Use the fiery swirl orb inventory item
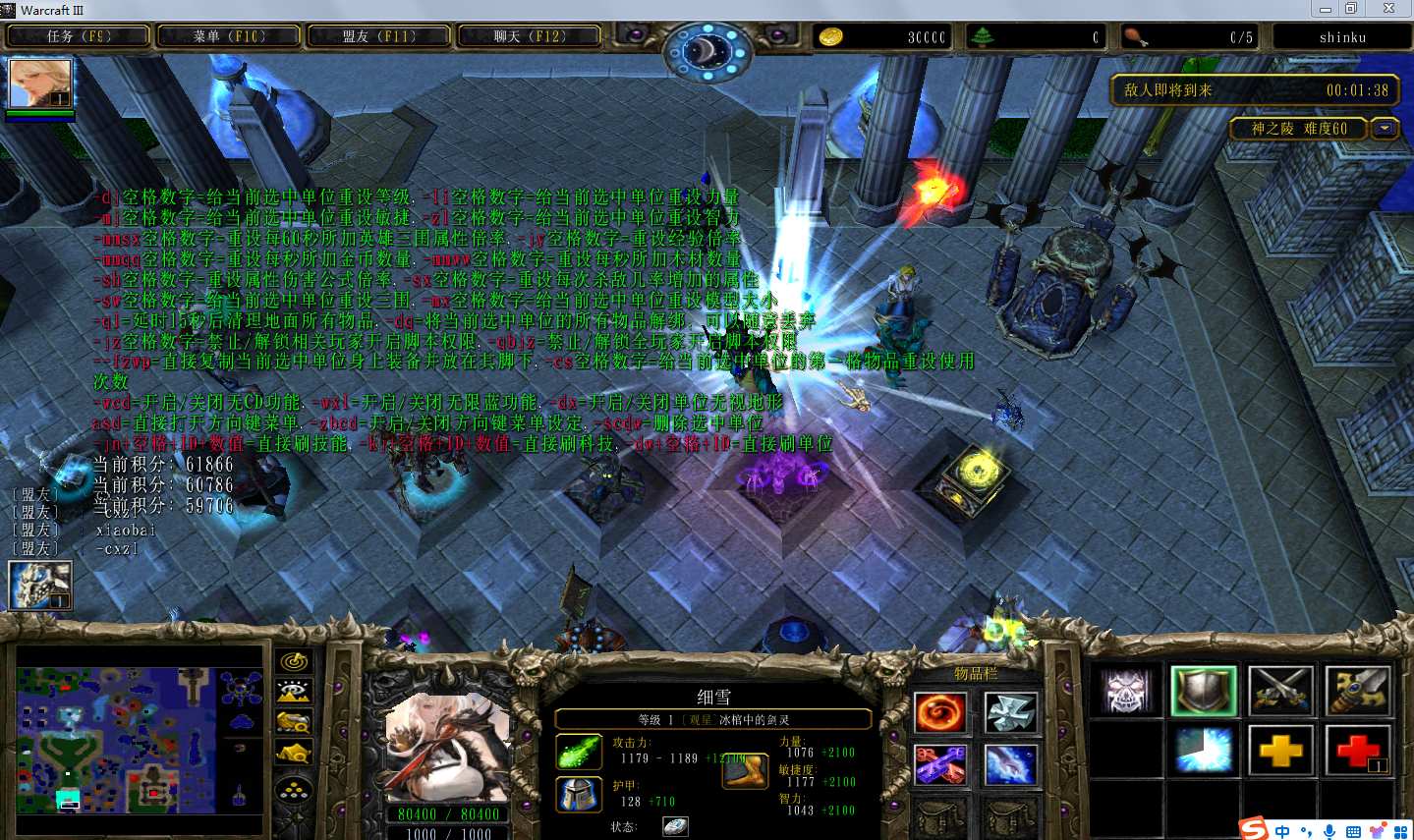Viewport: 1414px width, 840px height. tap(940, 712)
